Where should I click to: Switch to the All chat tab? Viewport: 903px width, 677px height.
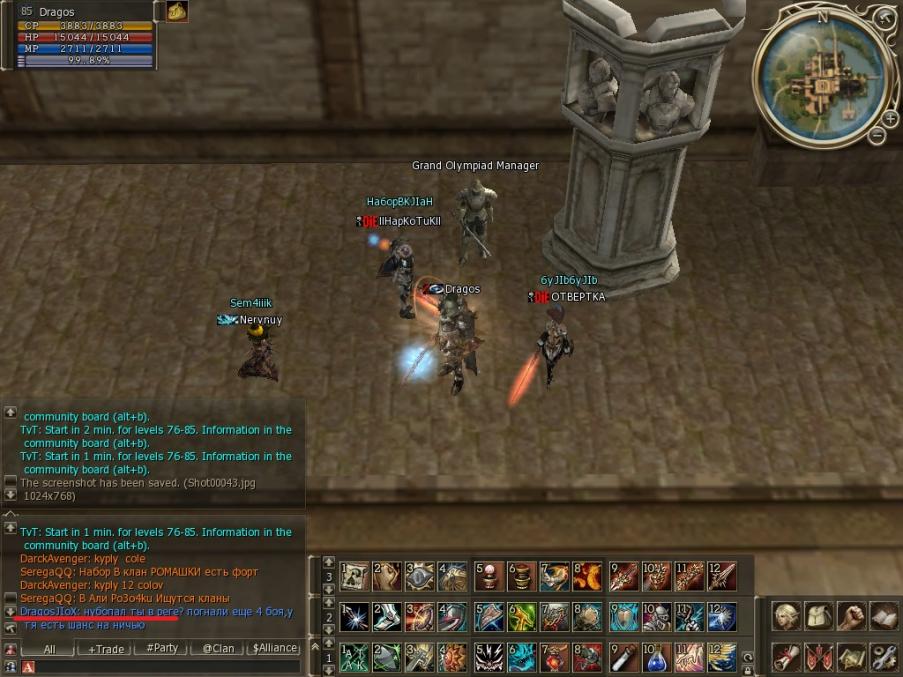[49, 649]
